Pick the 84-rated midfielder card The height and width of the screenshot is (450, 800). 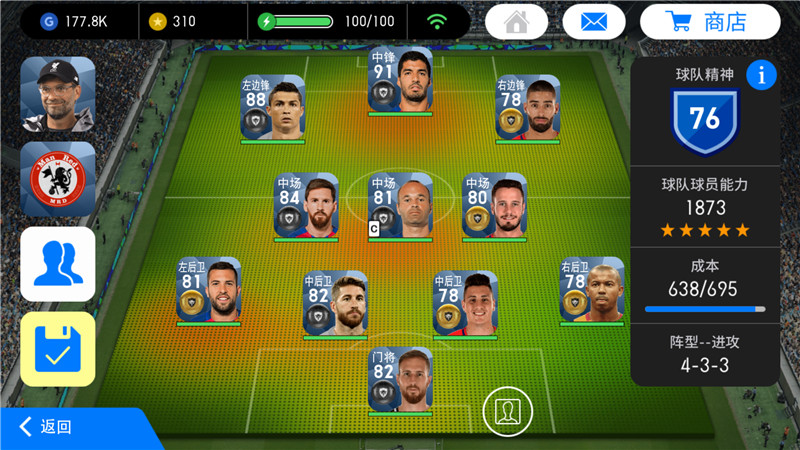tap(306, 205)
